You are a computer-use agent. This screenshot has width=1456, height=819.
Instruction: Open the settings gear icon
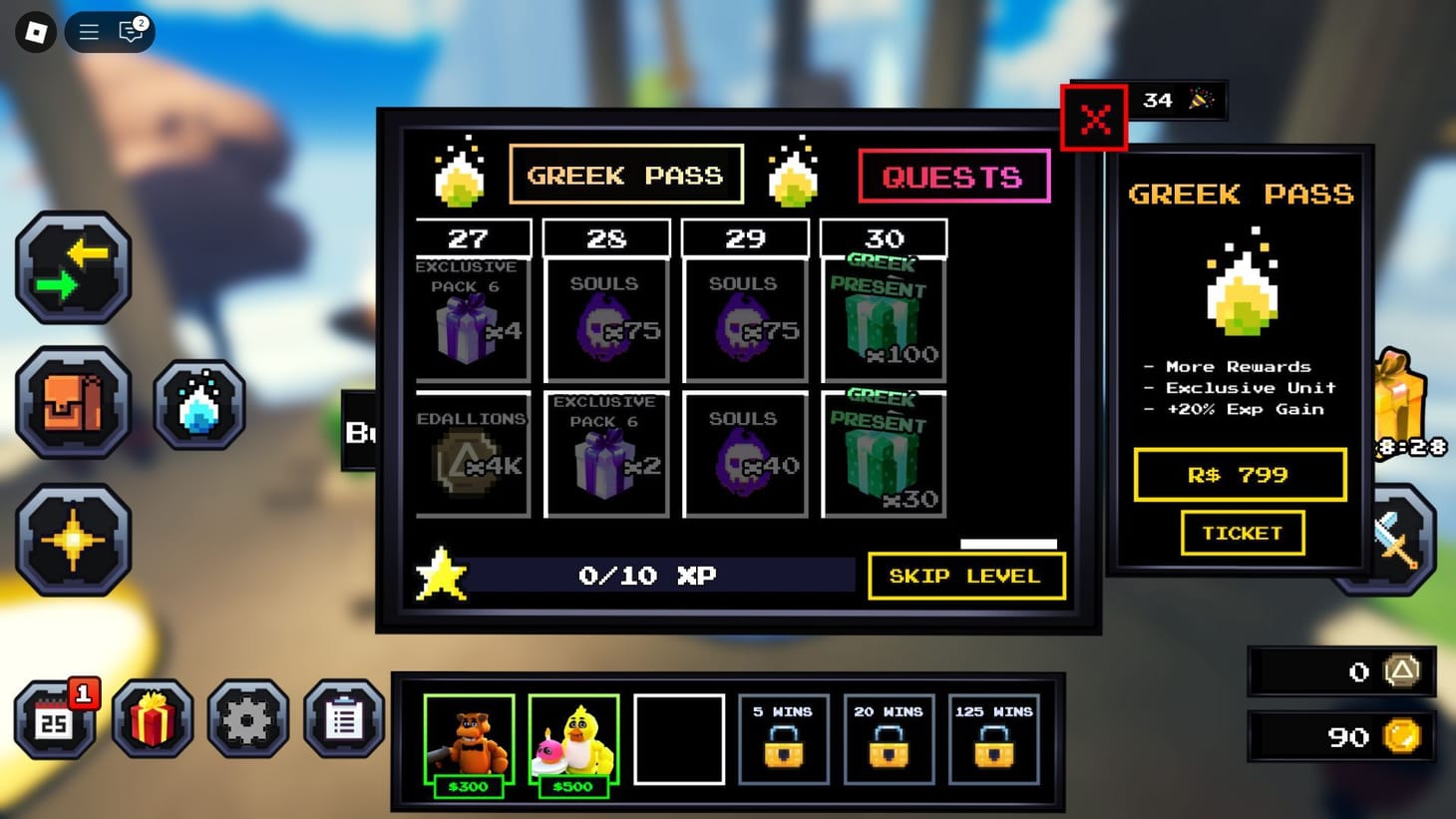(x=248, y=718)
